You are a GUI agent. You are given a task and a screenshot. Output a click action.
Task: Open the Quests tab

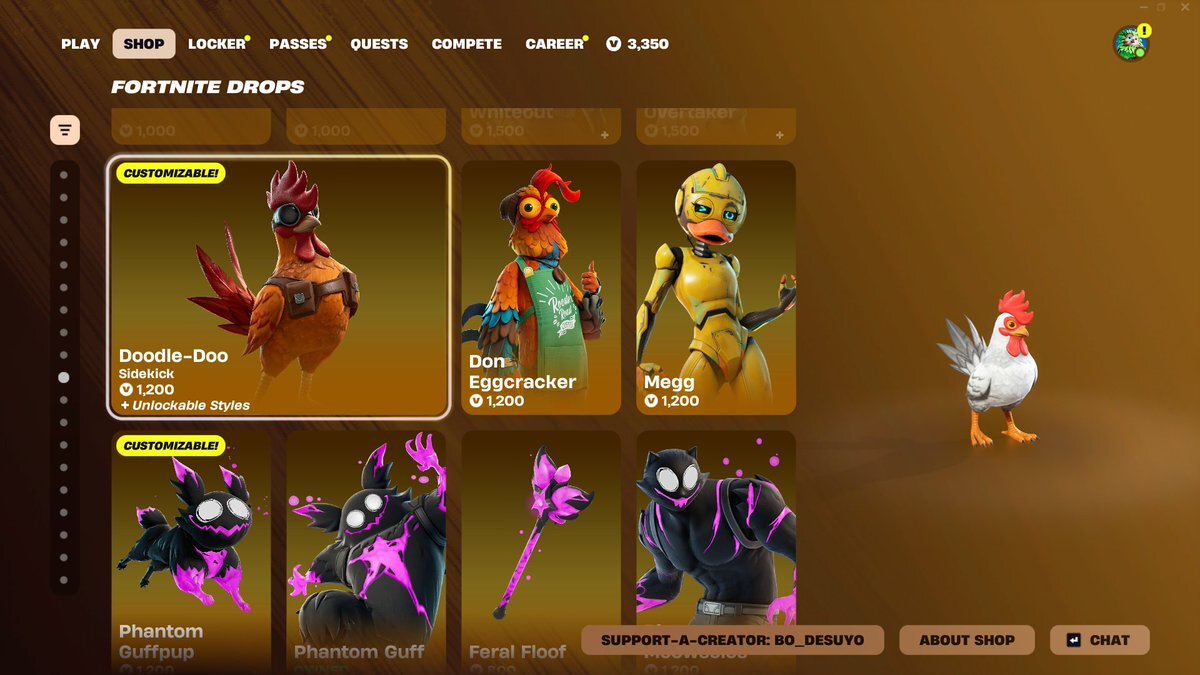point(379,44)
